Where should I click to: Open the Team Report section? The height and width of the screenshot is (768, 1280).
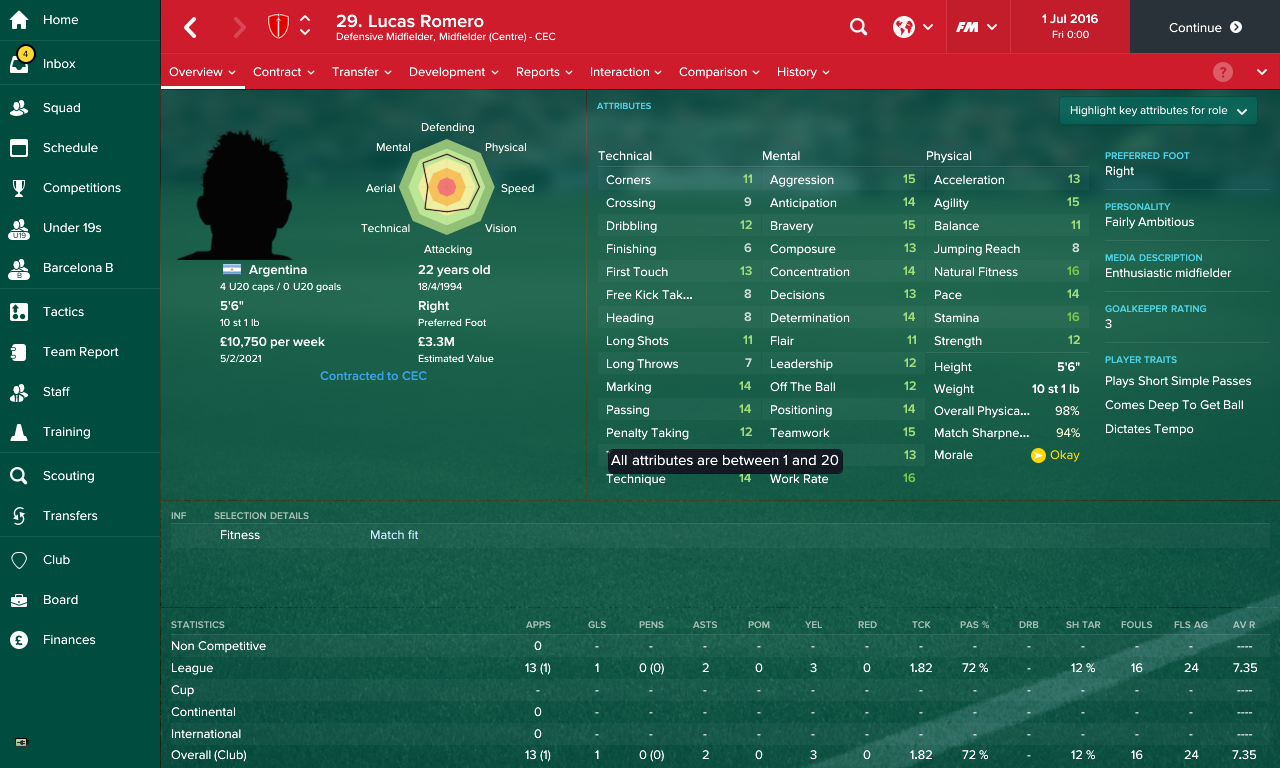click(80, 351)
